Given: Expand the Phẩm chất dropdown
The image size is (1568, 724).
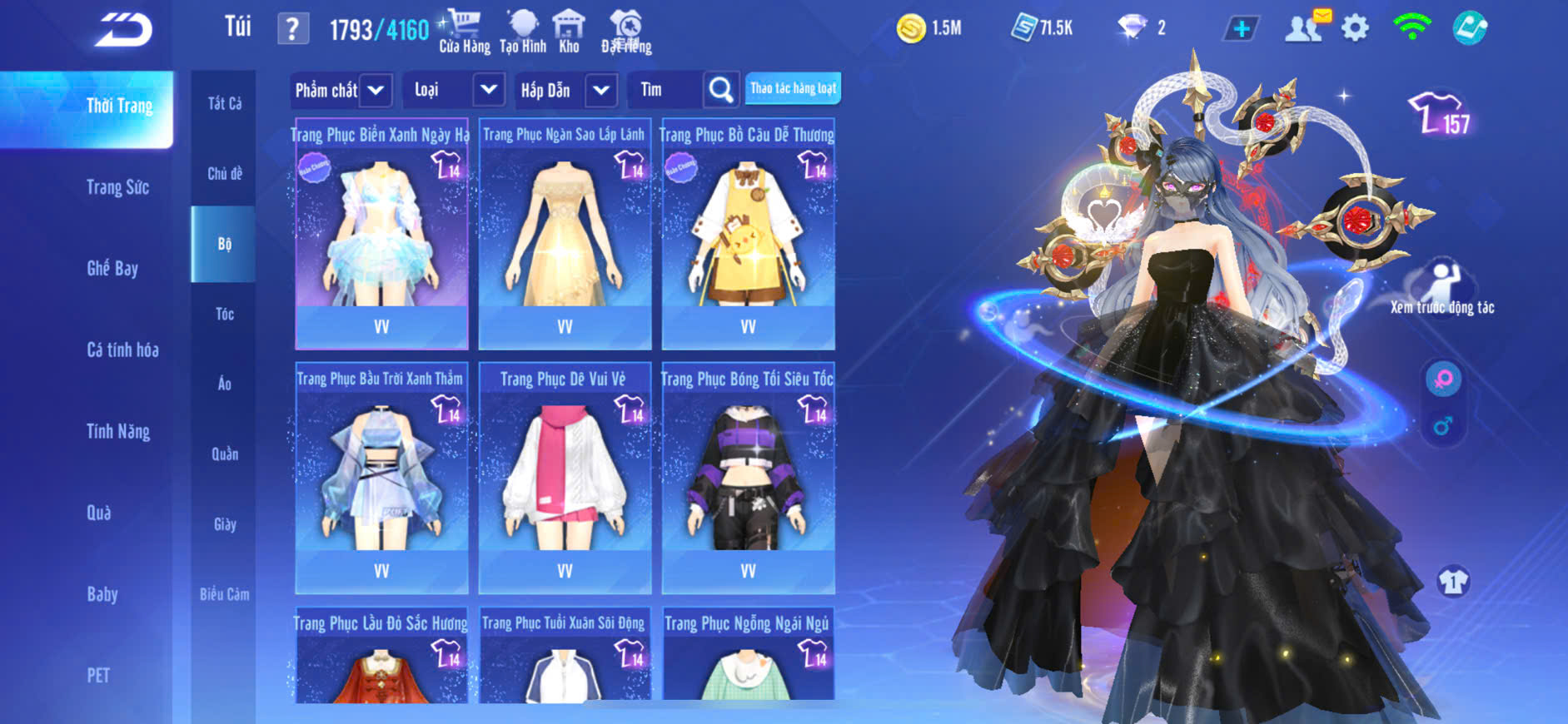Looking at the screenshot, I should click(x=341, y=90).
